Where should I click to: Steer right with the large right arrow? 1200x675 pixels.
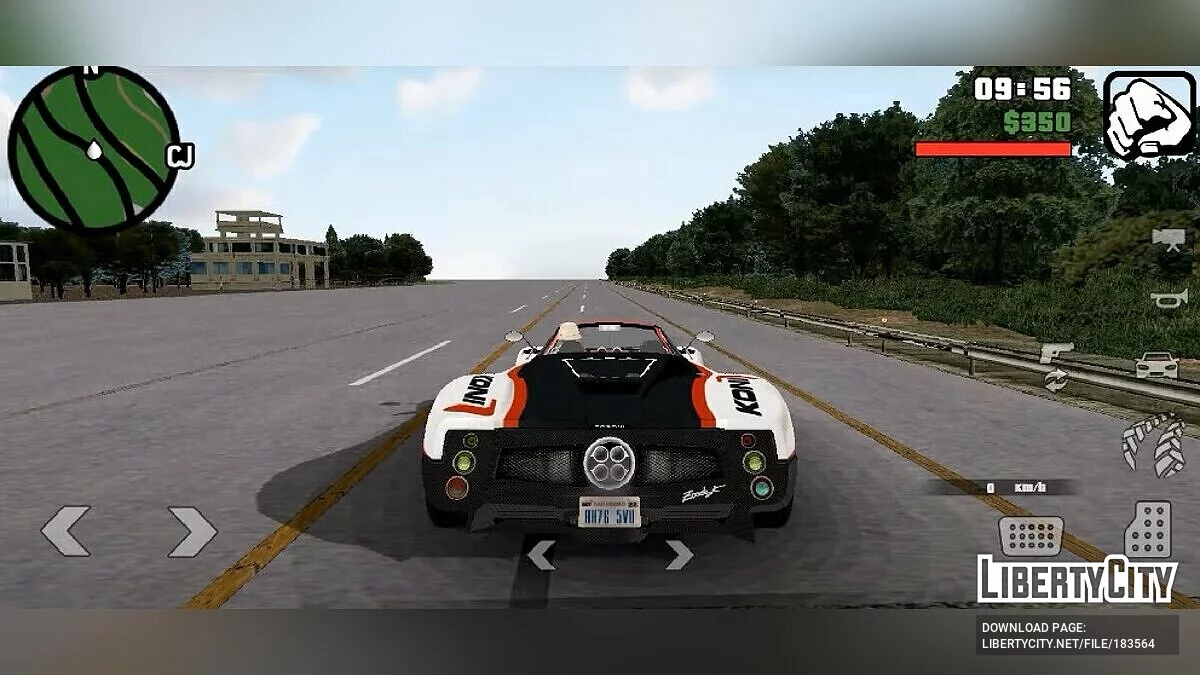point(192,531)
